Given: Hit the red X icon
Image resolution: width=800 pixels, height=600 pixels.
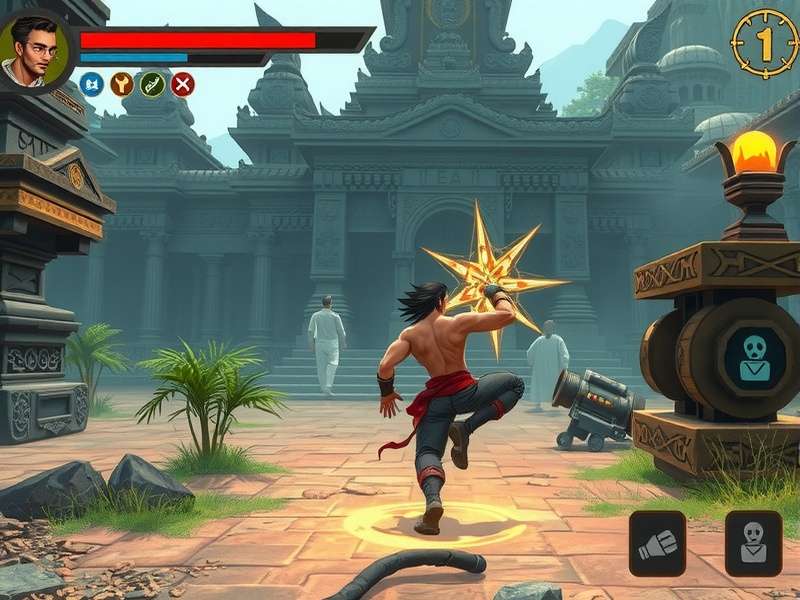Looking at the screenshot, I should 182,84.
